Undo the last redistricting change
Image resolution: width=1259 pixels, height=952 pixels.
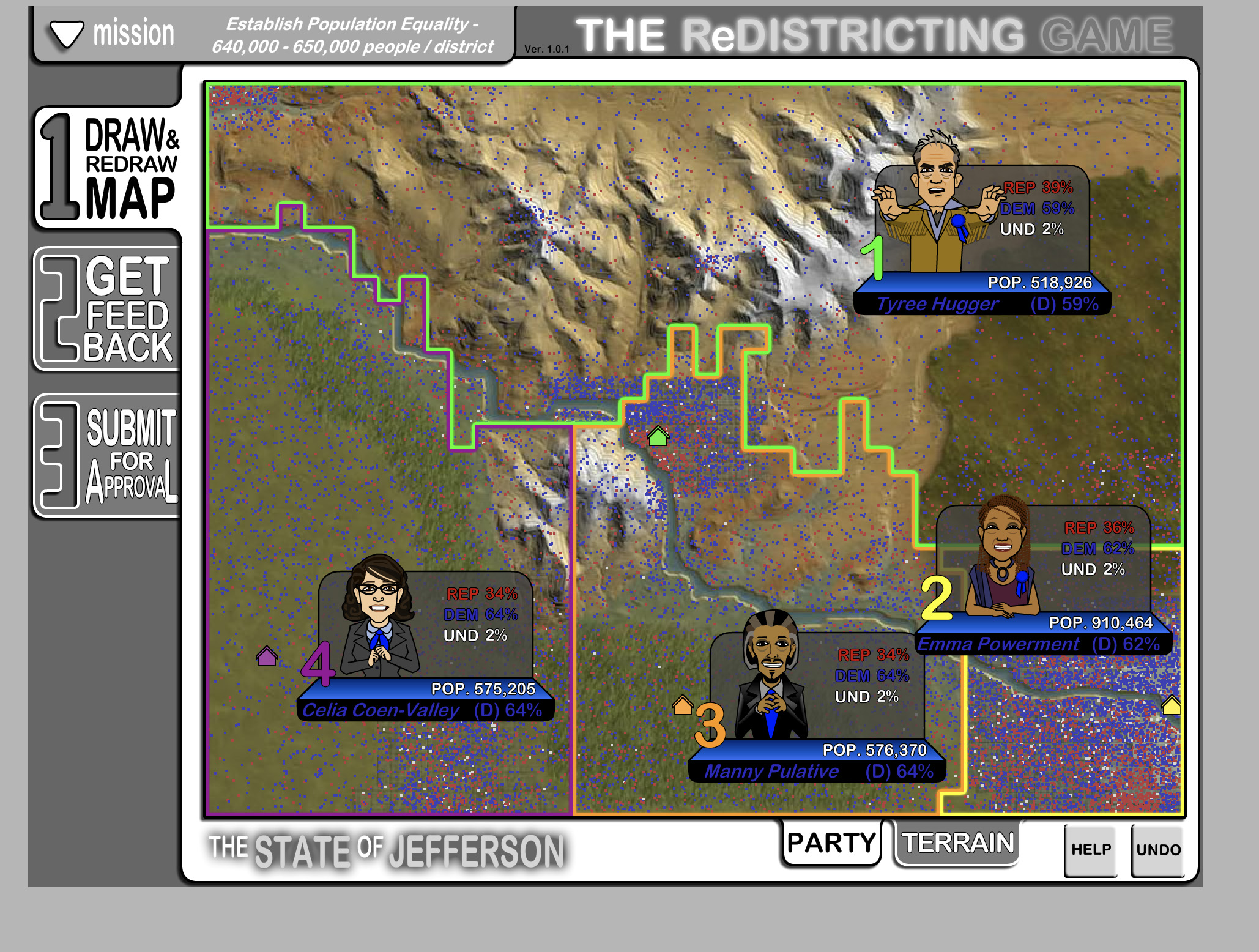coord(1158,850)
